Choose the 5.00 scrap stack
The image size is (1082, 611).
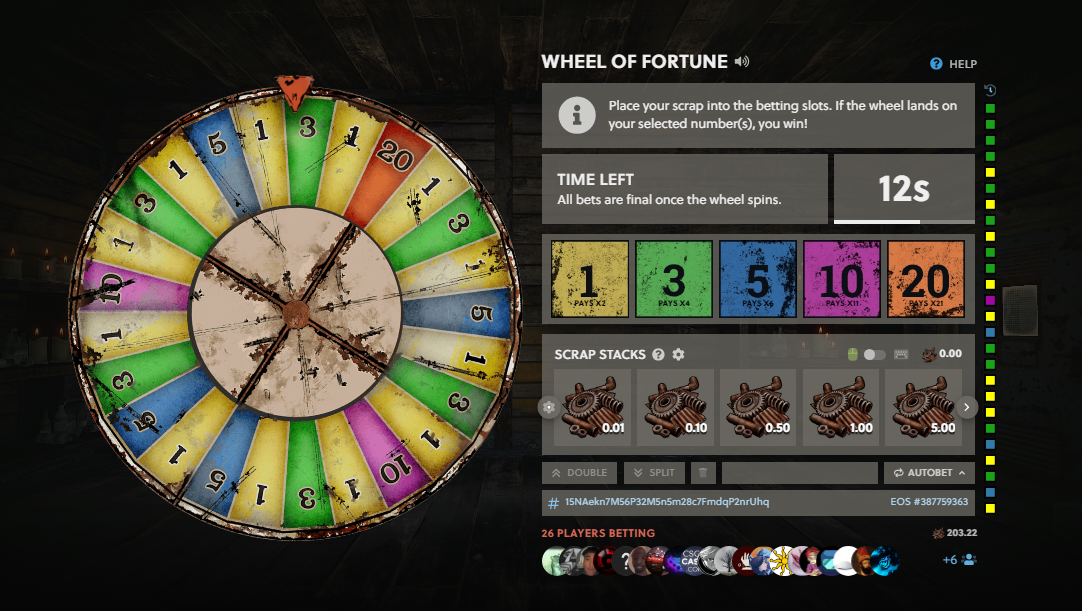924,407
